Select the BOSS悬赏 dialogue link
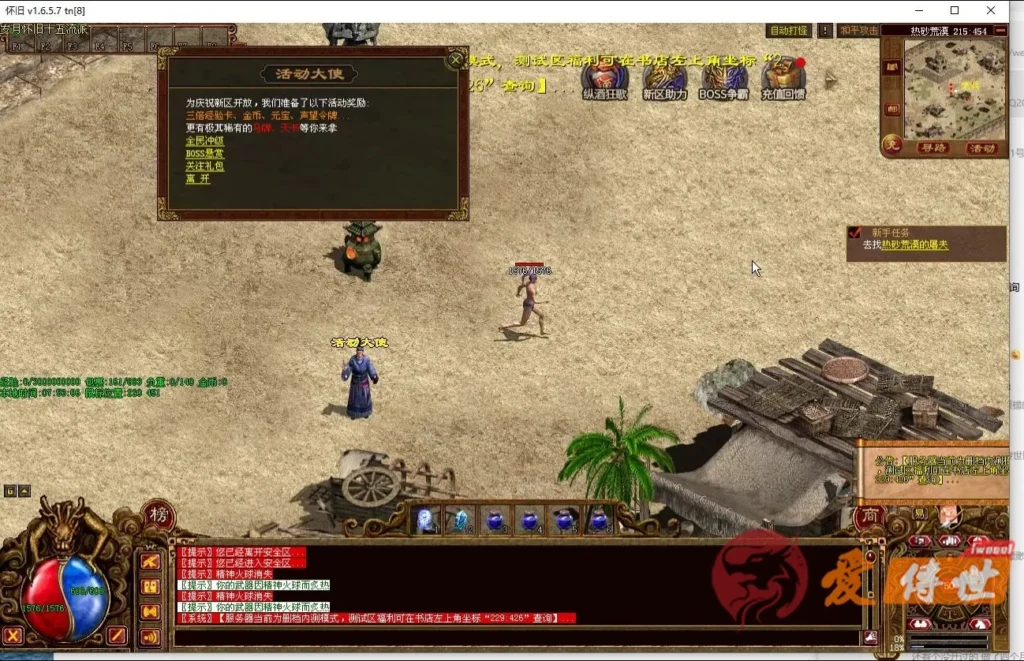The image size is (1024, 661). coord(204,153)
